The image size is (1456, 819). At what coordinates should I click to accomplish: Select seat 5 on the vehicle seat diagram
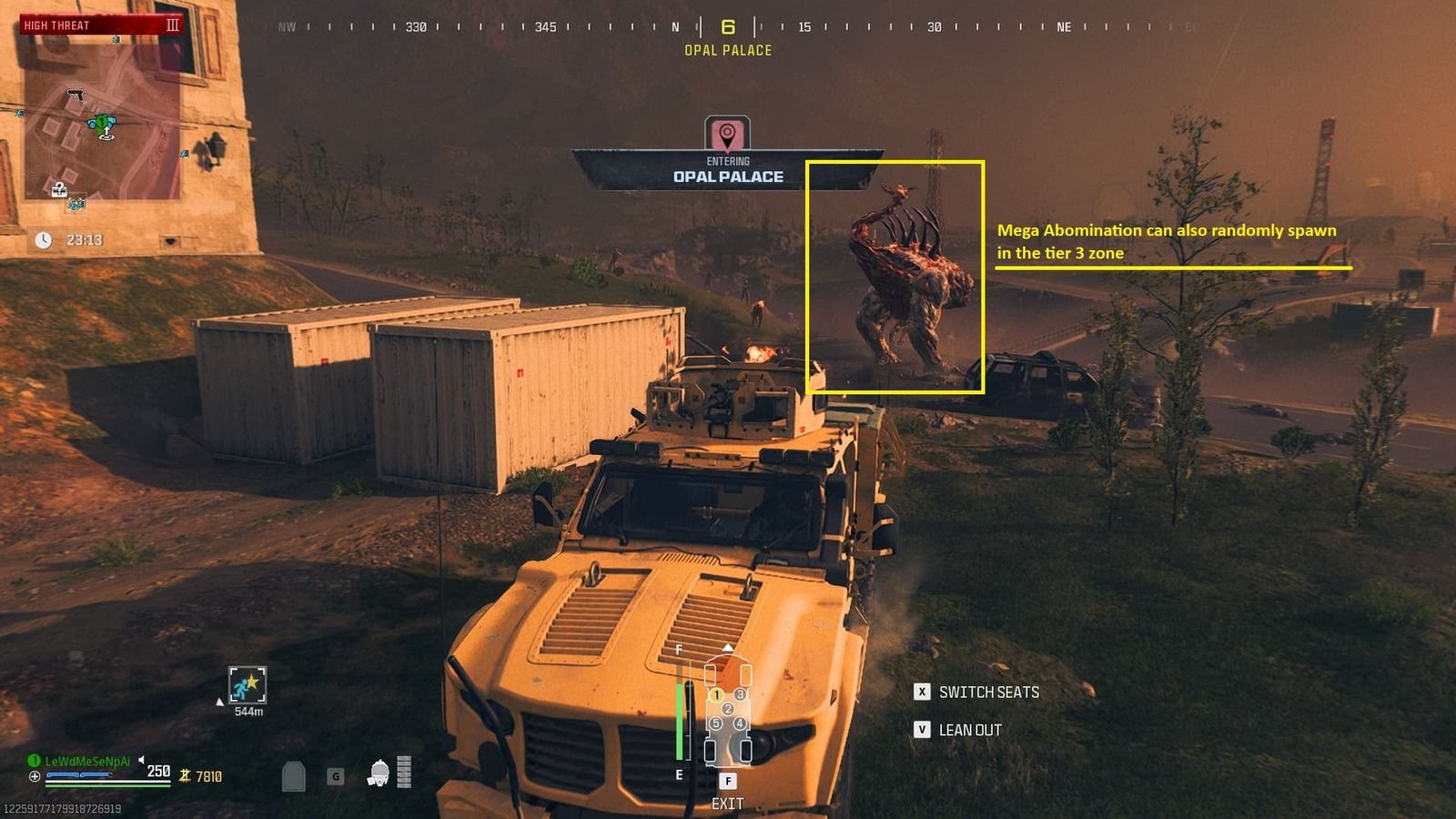coord(716,723)
